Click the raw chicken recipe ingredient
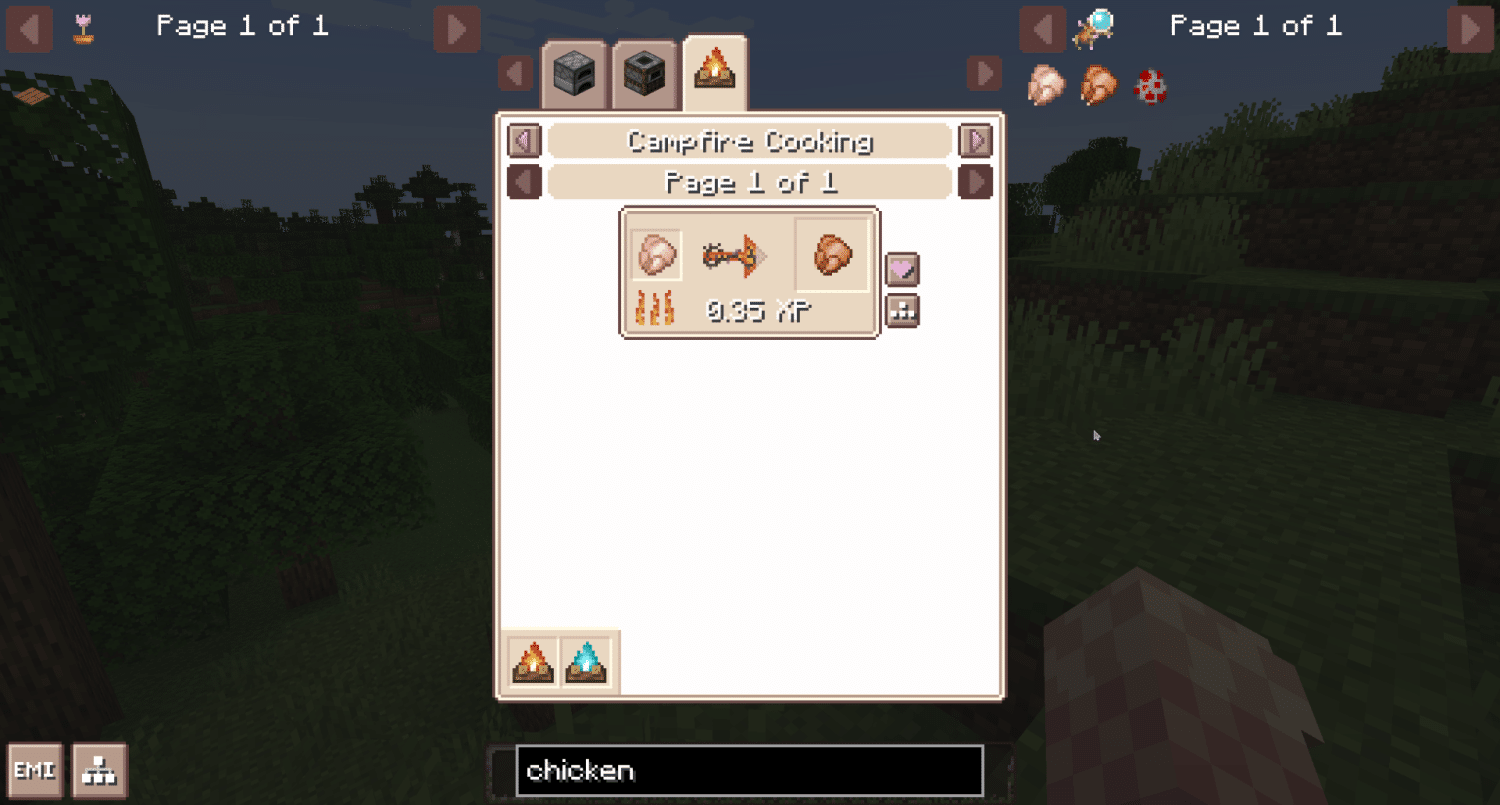The image size is (1500, 805). tap(658, 255)
